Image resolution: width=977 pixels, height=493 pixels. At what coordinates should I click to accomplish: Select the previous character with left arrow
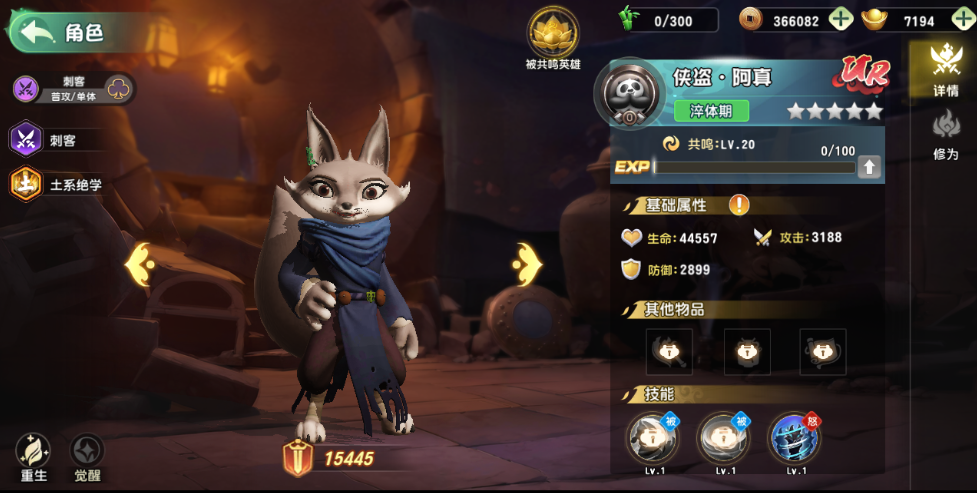pos(139,265)
